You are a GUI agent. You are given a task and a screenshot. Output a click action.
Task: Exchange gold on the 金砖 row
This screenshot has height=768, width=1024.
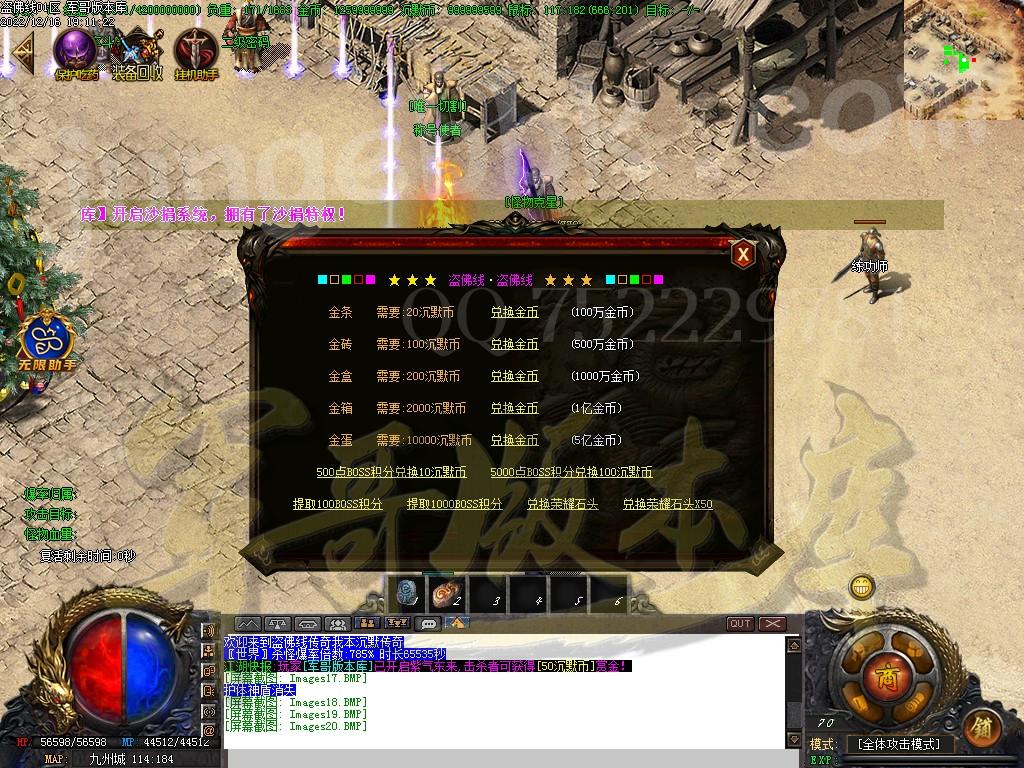pyautogui.click(x=514, y=344)
